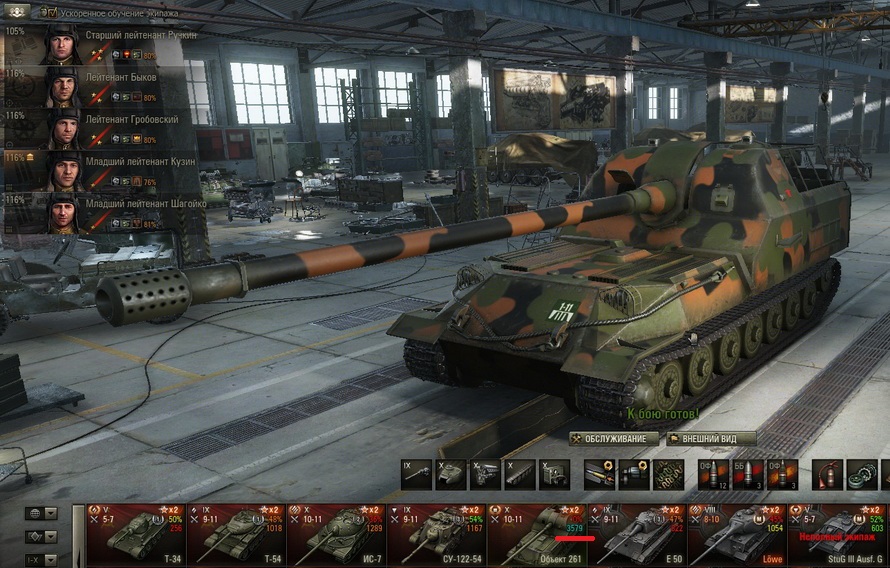Select the Объект 261 artillery tile
890x568 pixels.
(x=536, y=534)
